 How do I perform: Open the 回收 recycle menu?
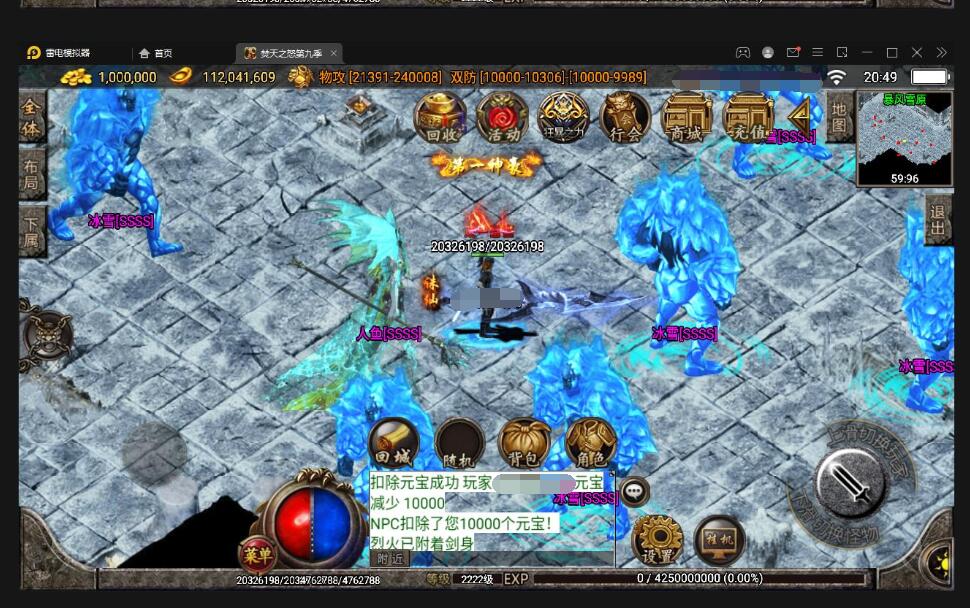click(440, 117)
